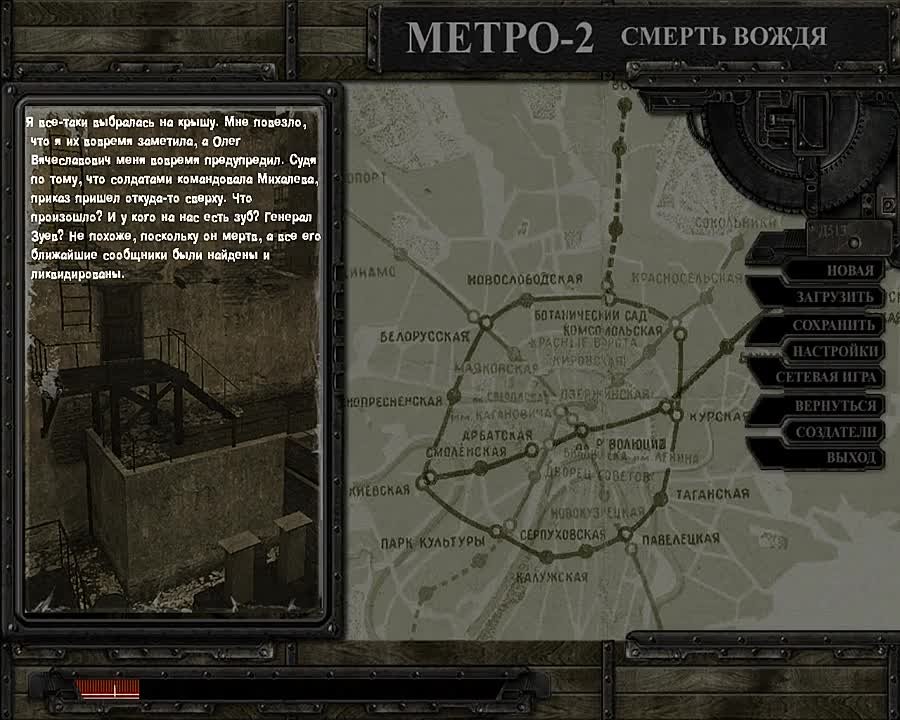Open the ЗАГРУЗИТЬ load game menu

click(x=835, y=297)
